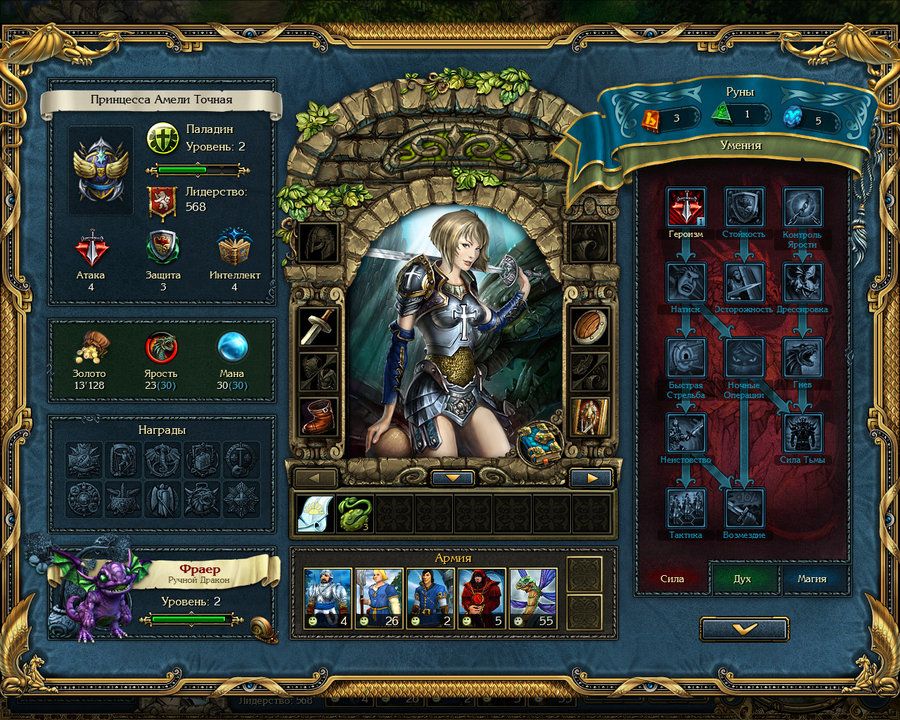This screenshot has width=900, height=720.
Task: Open the blue spell book
Action: click(x=538, y=441)
